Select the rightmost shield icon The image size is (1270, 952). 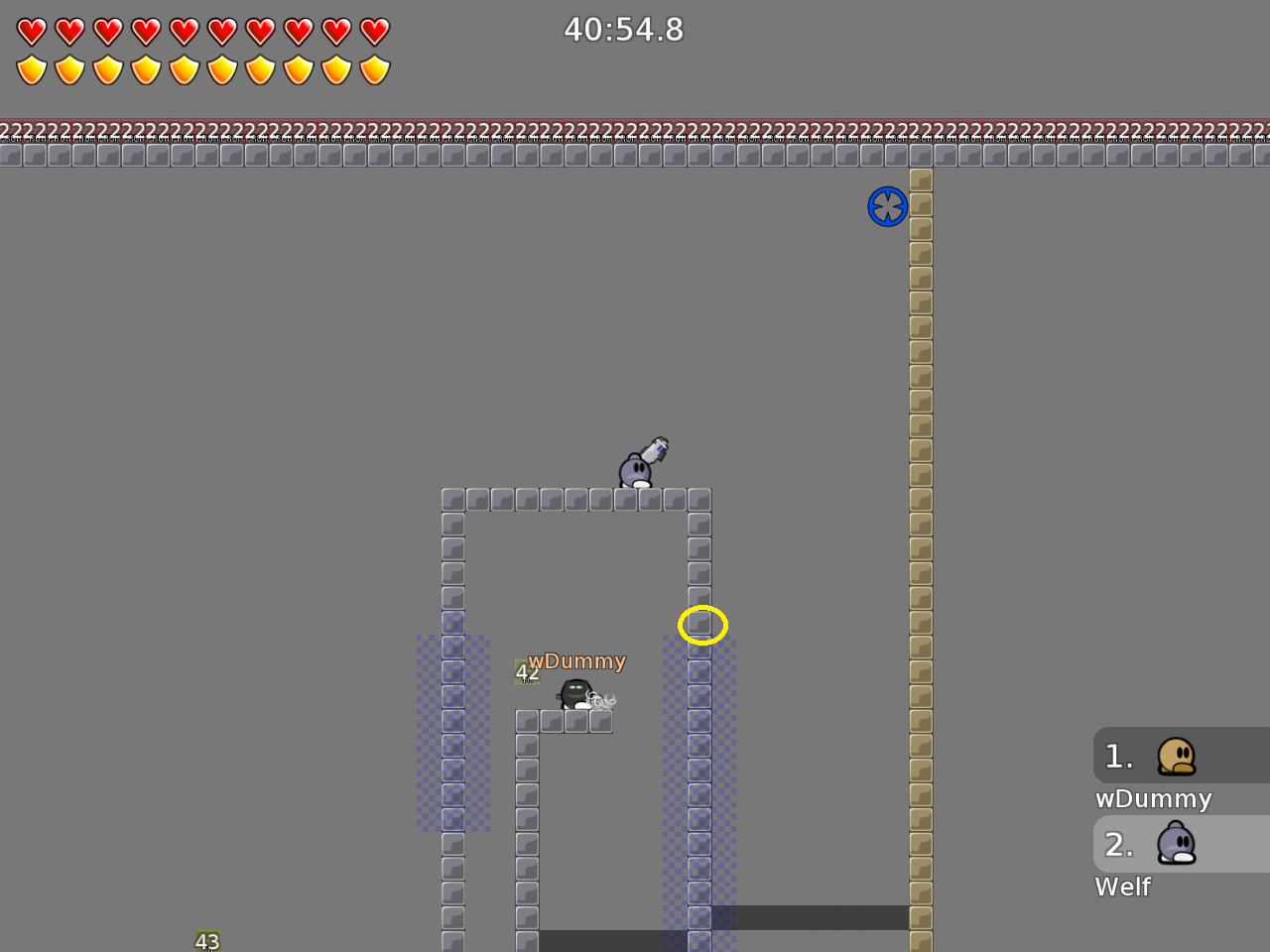click(x=372, y=69)
